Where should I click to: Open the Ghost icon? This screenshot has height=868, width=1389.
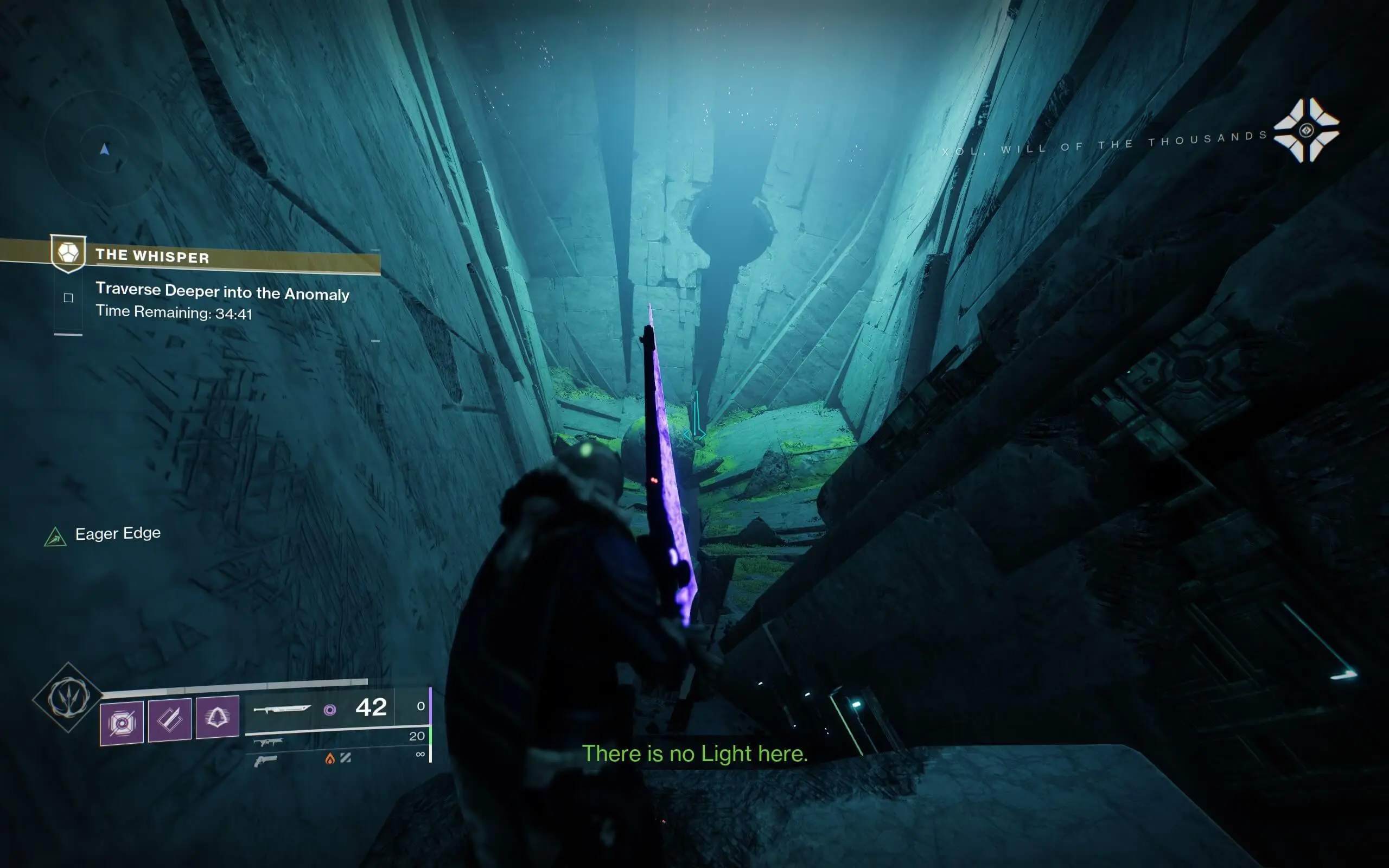pyautogui.click(x=1306, y=130)
